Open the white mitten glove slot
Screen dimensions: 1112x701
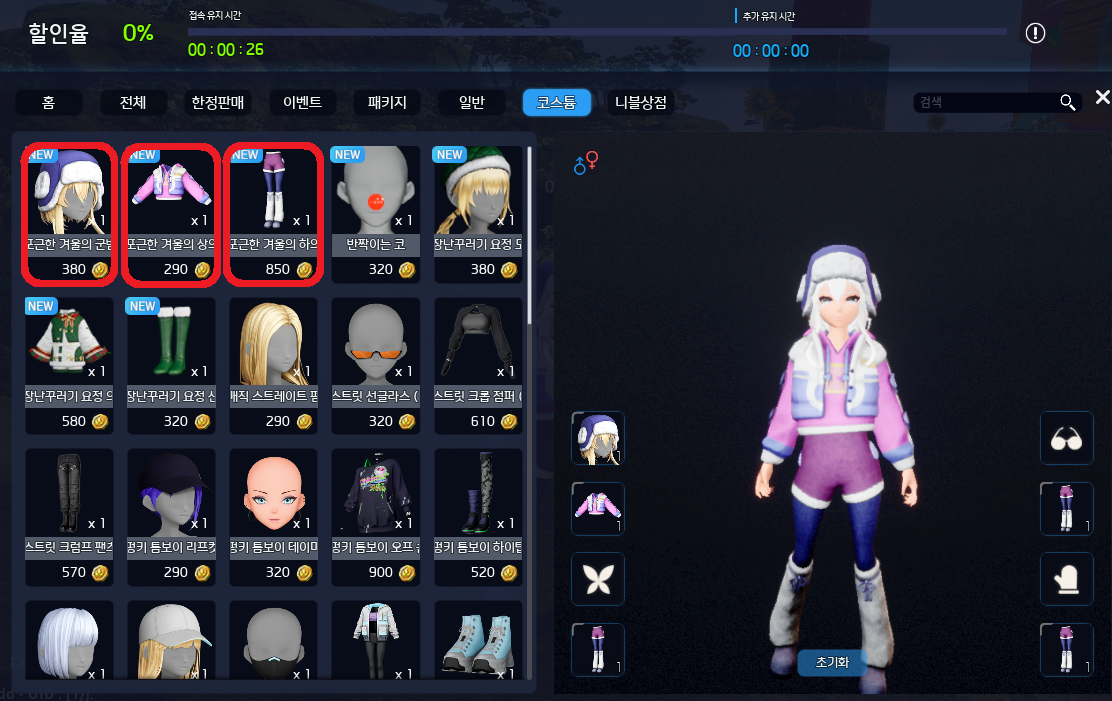tap(1067, 579)
